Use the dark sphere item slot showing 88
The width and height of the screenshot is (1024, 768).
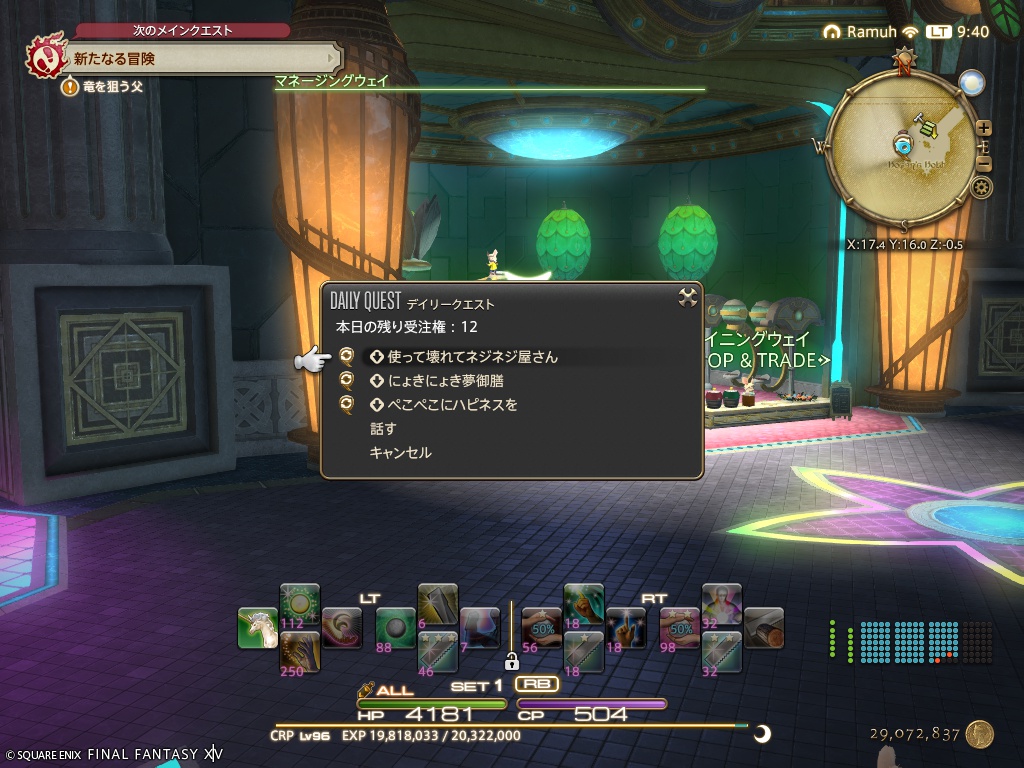tap(395, 627)
